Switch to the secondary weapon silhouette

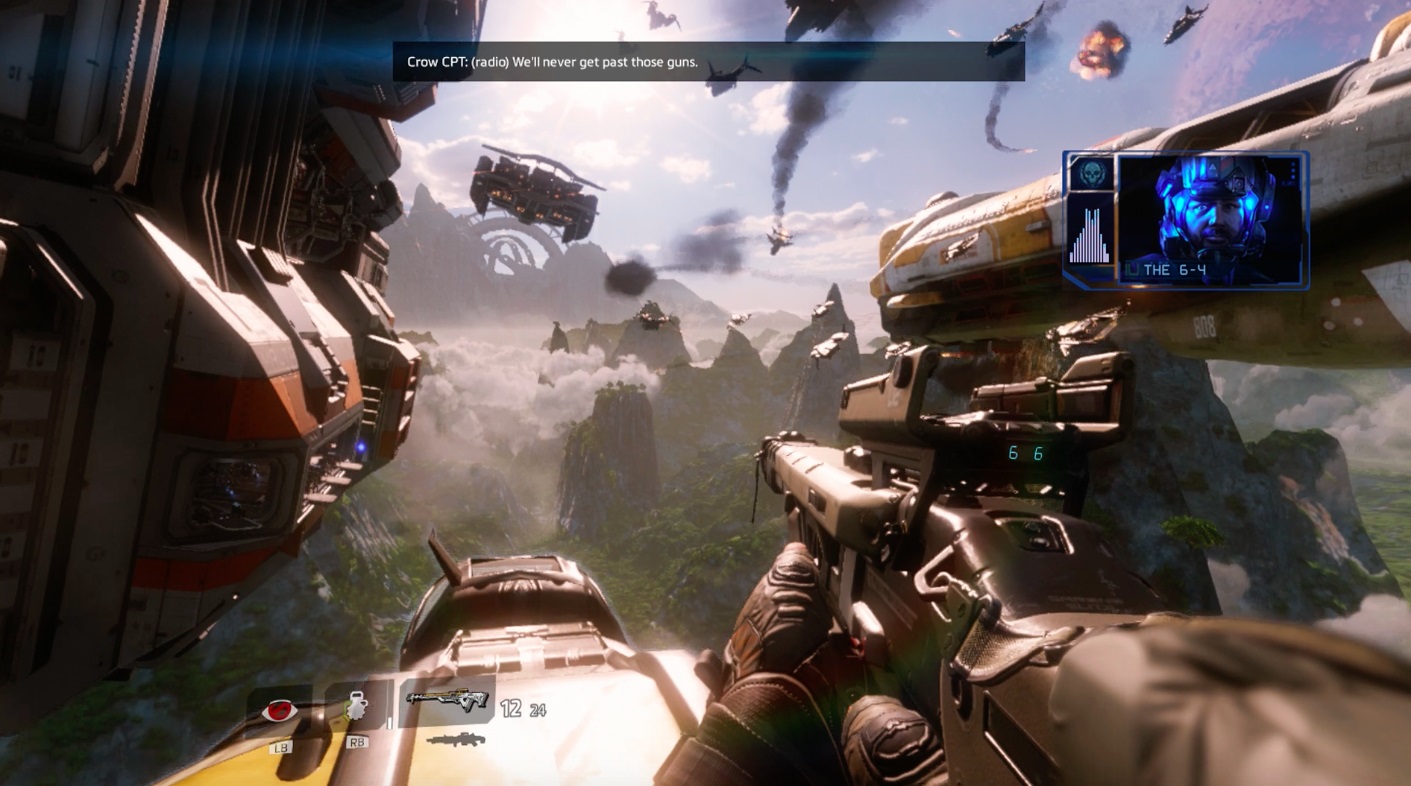coord(455,740)
